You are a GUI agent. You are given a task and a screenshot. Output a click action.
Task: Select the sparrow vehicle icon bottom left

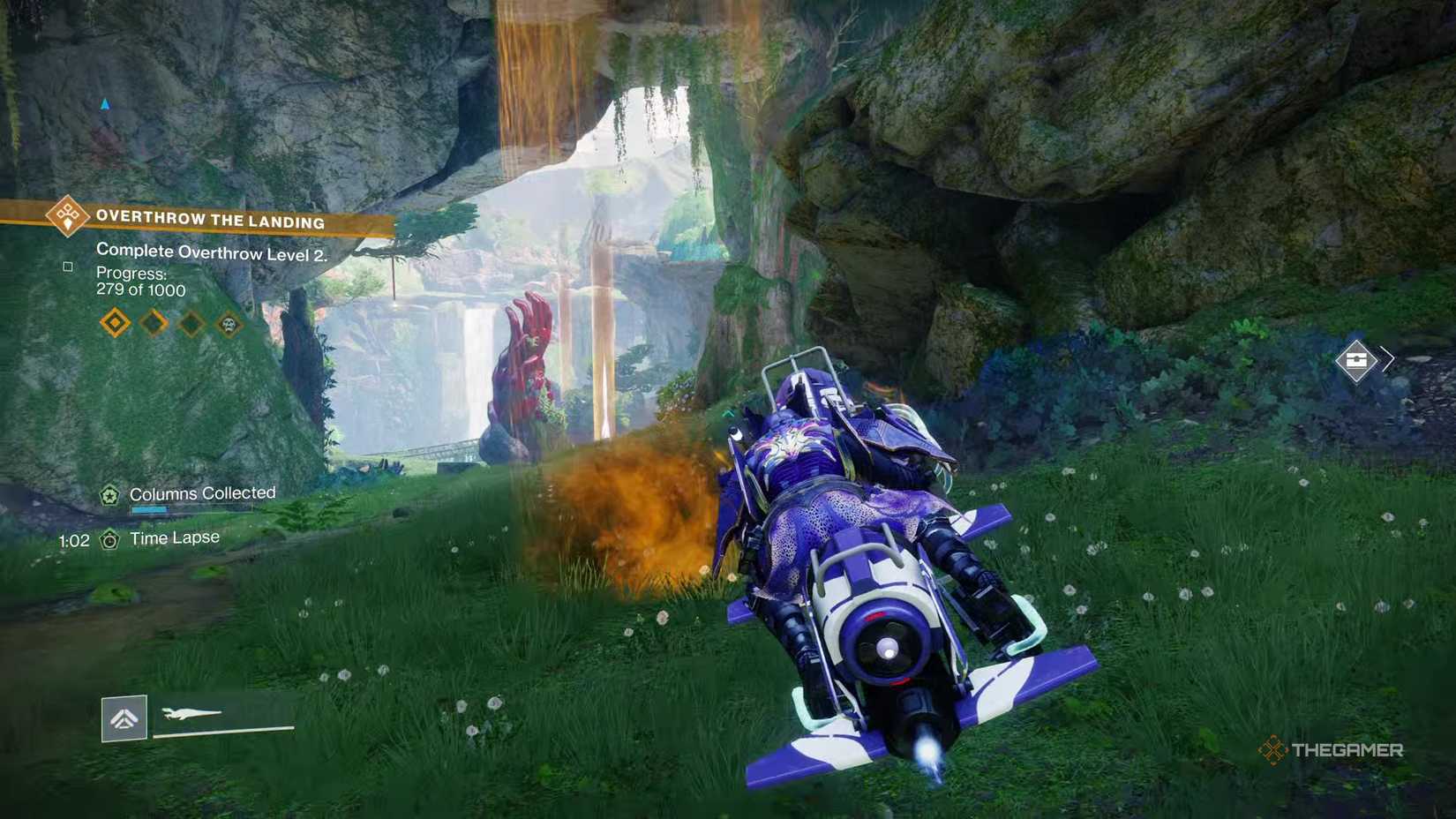point(123,718)
